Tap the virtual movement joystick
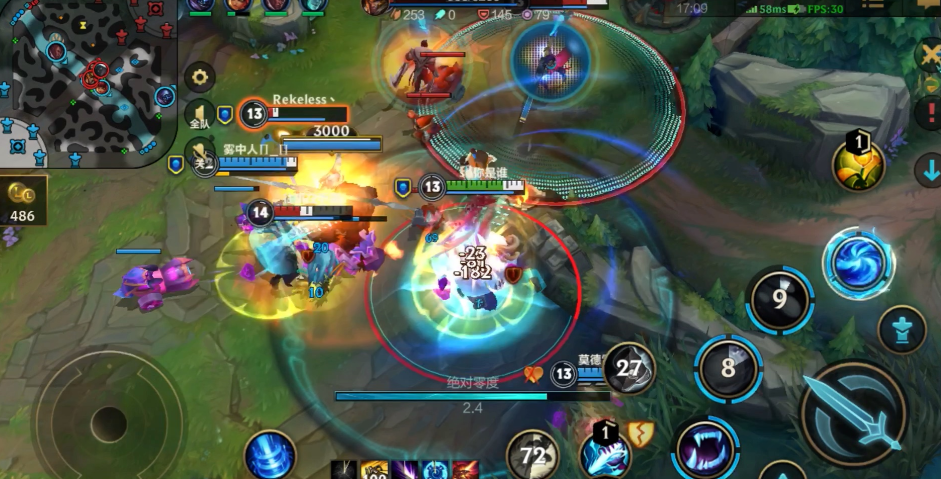 (108, 419)
